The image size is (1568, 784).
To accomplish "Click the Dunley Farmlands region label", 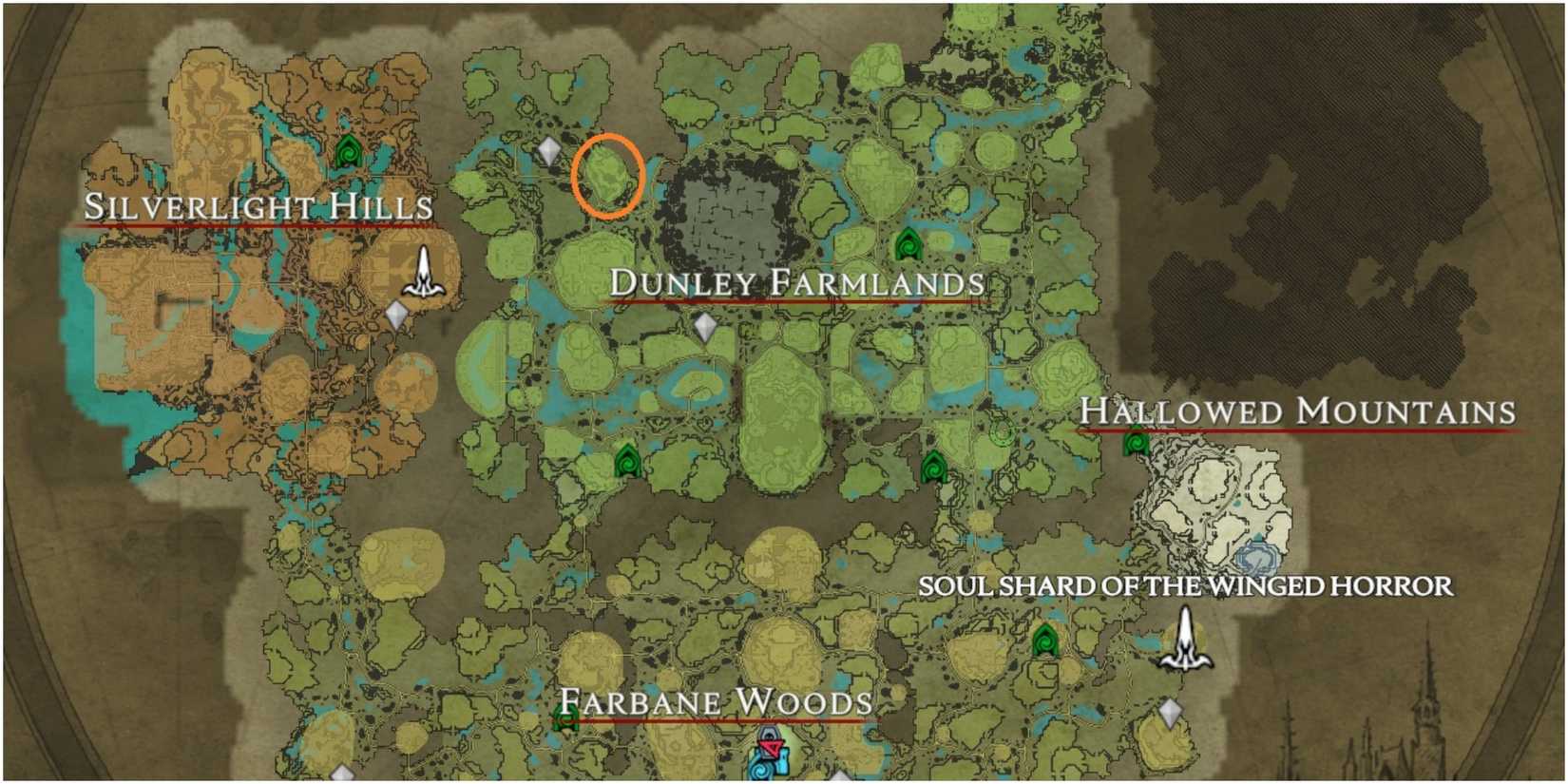I will [x=798, y=280].
